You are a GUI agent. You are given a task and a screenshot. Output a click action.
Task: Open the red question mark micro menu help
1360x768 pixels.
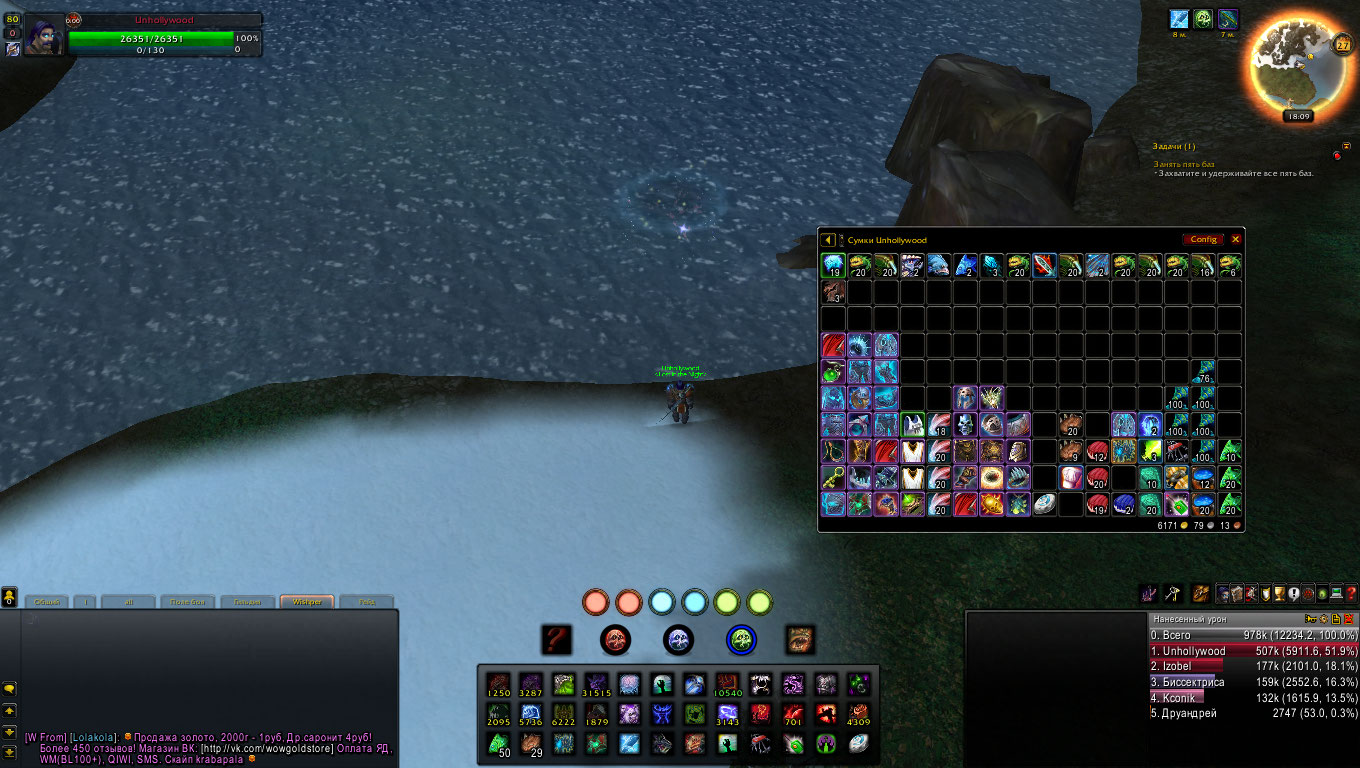(1350, 593)
